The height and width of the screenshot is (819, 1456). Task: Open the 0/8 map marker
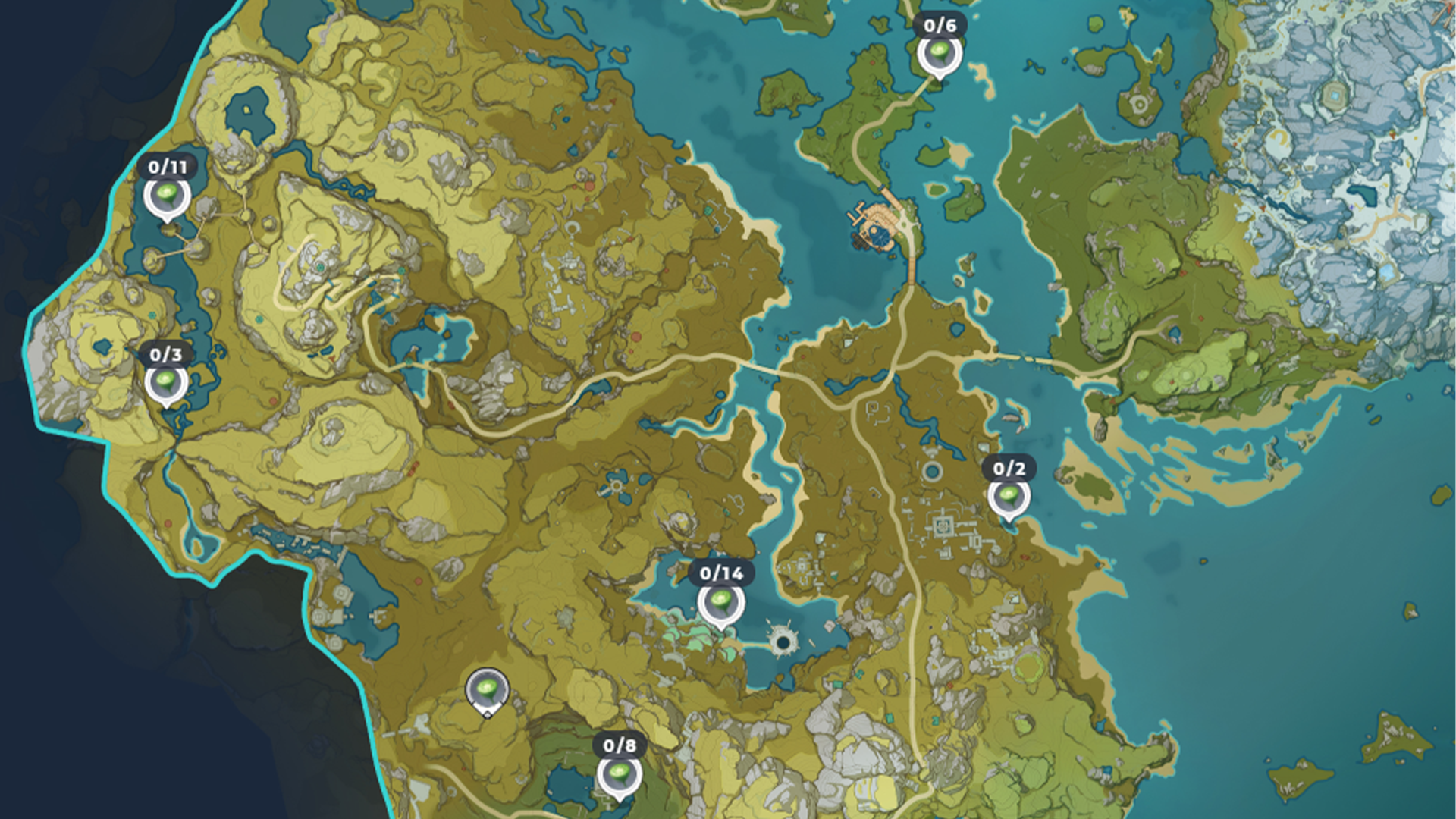tap(619, 776)
